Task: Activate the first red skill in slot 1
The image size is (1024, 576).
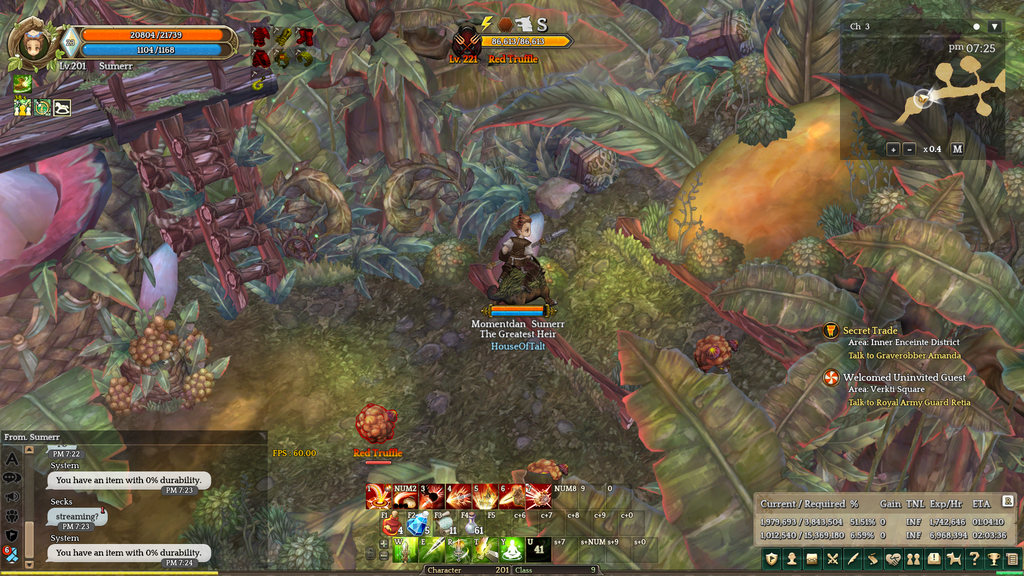Action: tap(380, 496)
